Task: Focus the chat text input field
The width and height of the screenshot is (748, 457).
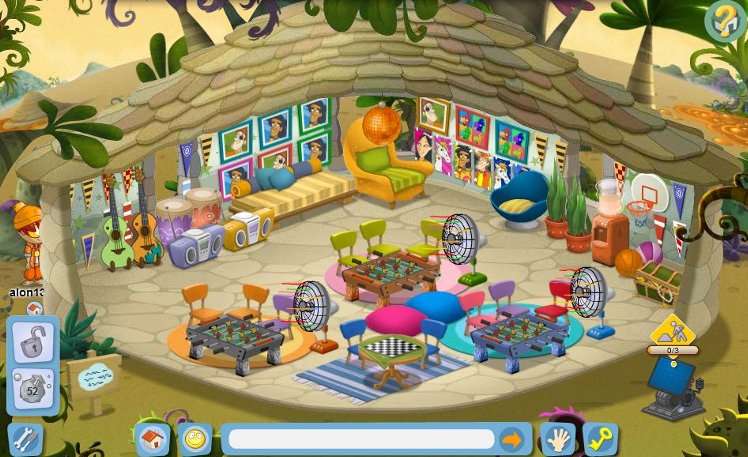Action: (361, 439)
